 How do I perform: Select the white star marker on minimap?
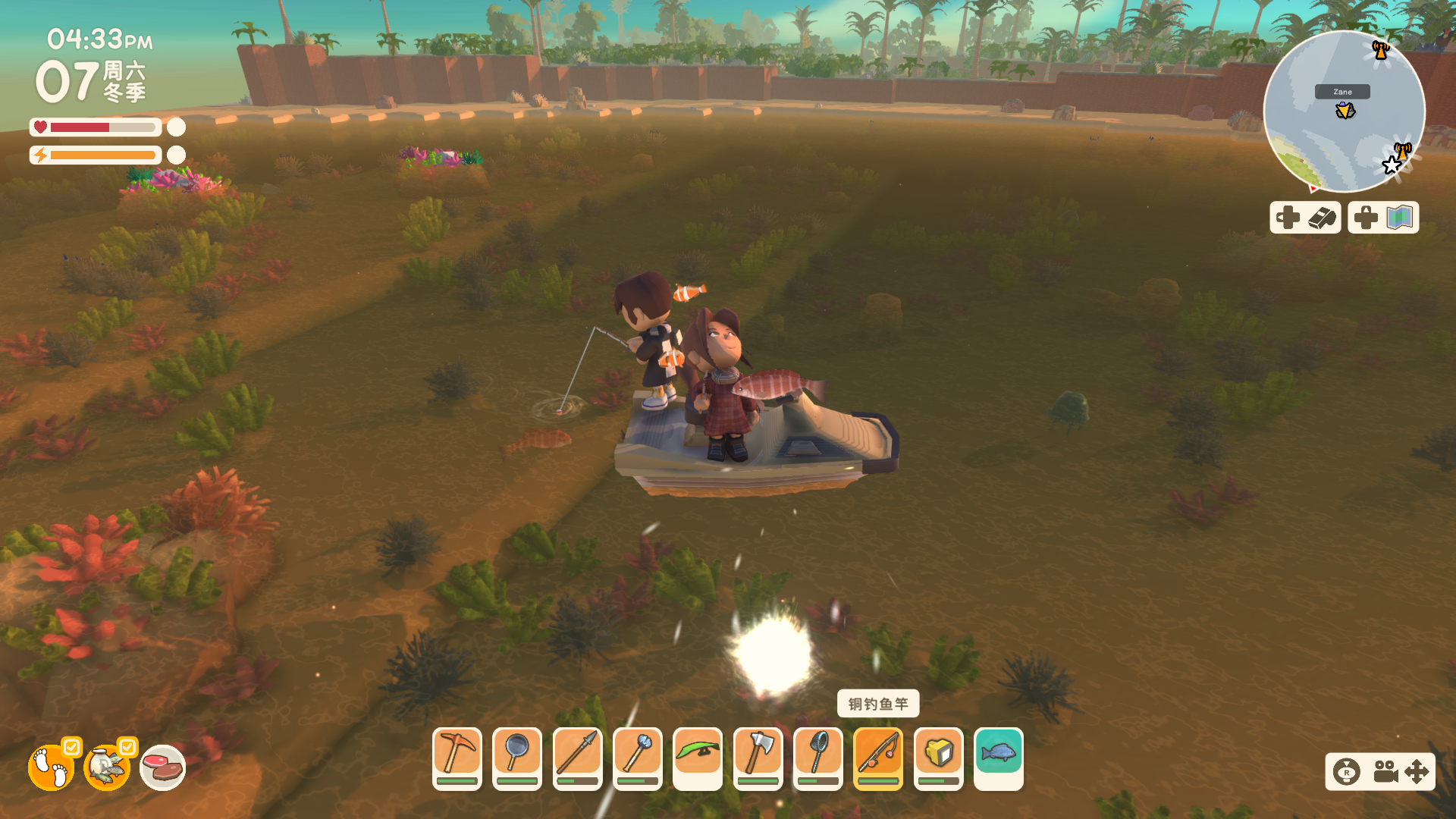pos(1392,165)
